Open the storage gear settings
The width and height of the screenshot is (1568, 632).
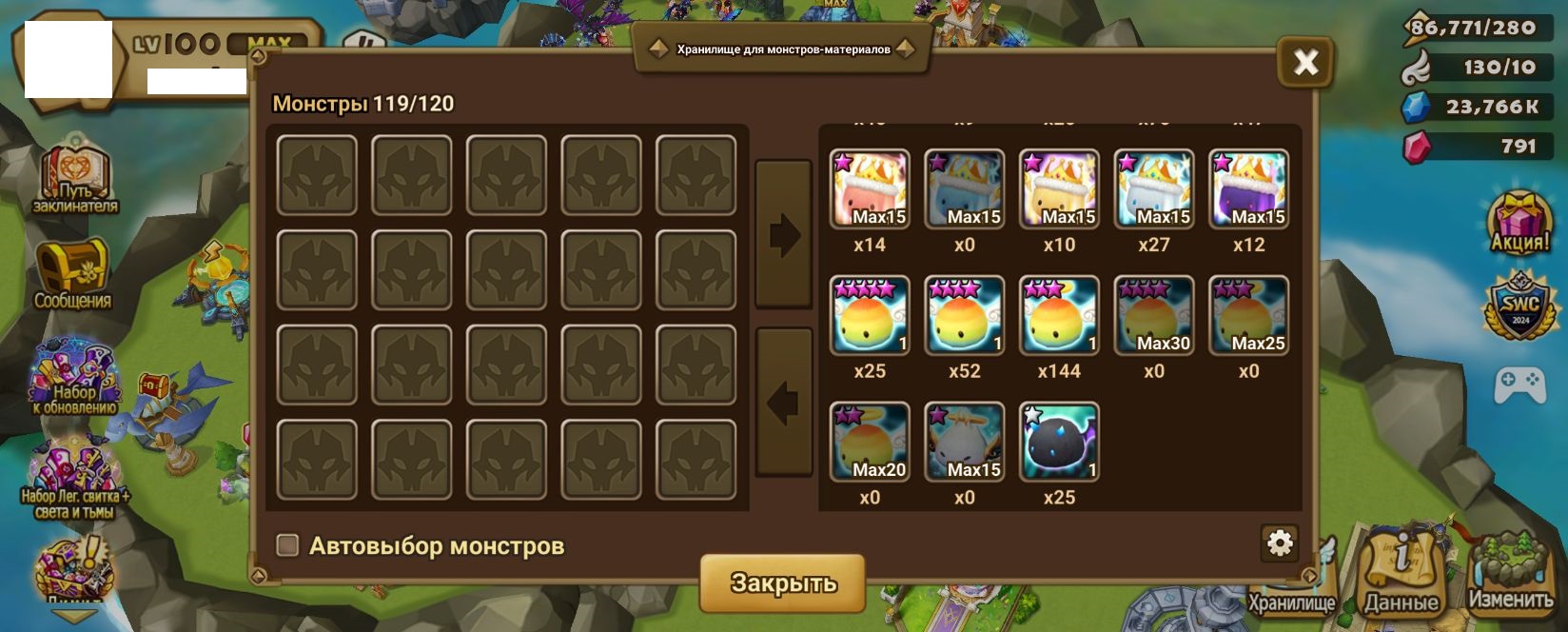[x=1280, y=543]
